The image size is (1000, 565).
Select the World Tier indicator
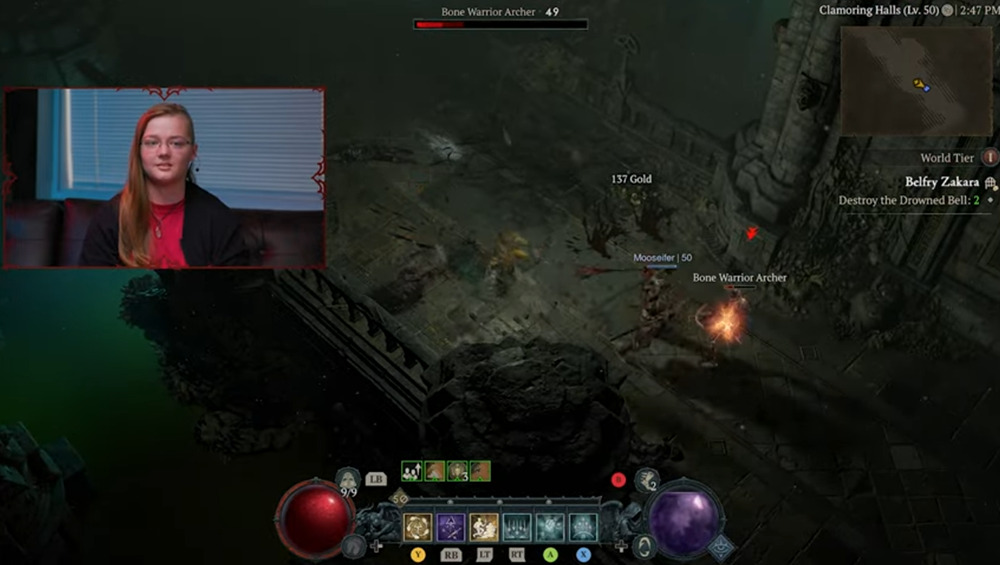click(x=990, y=157)
